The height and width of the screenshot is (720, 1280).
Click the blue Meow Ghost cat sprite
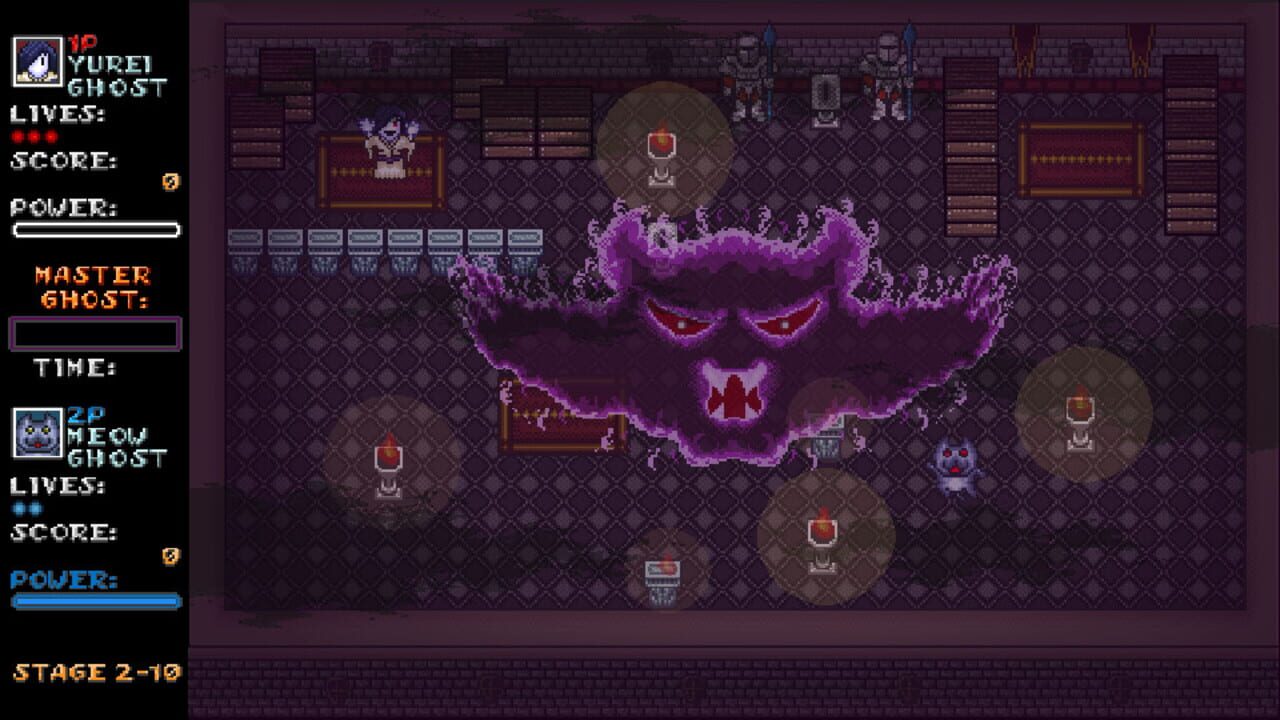click(x=957, y=462)
